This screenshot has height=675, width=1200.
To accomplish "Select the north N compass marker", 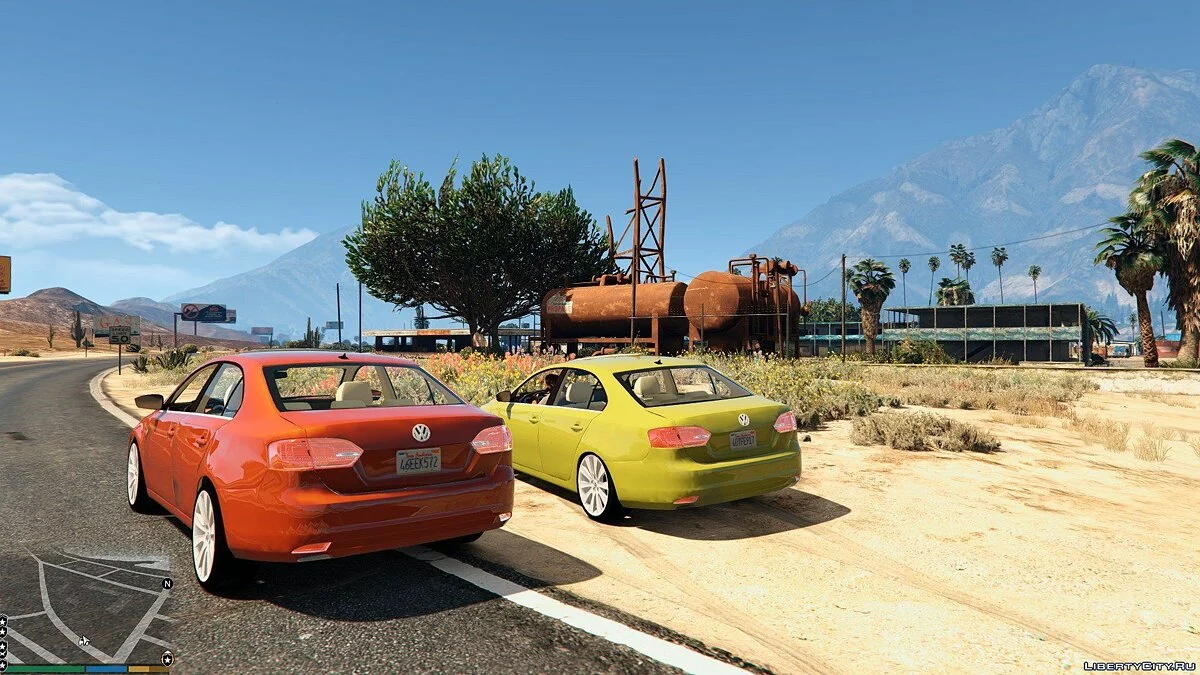I will pos(167,583).
